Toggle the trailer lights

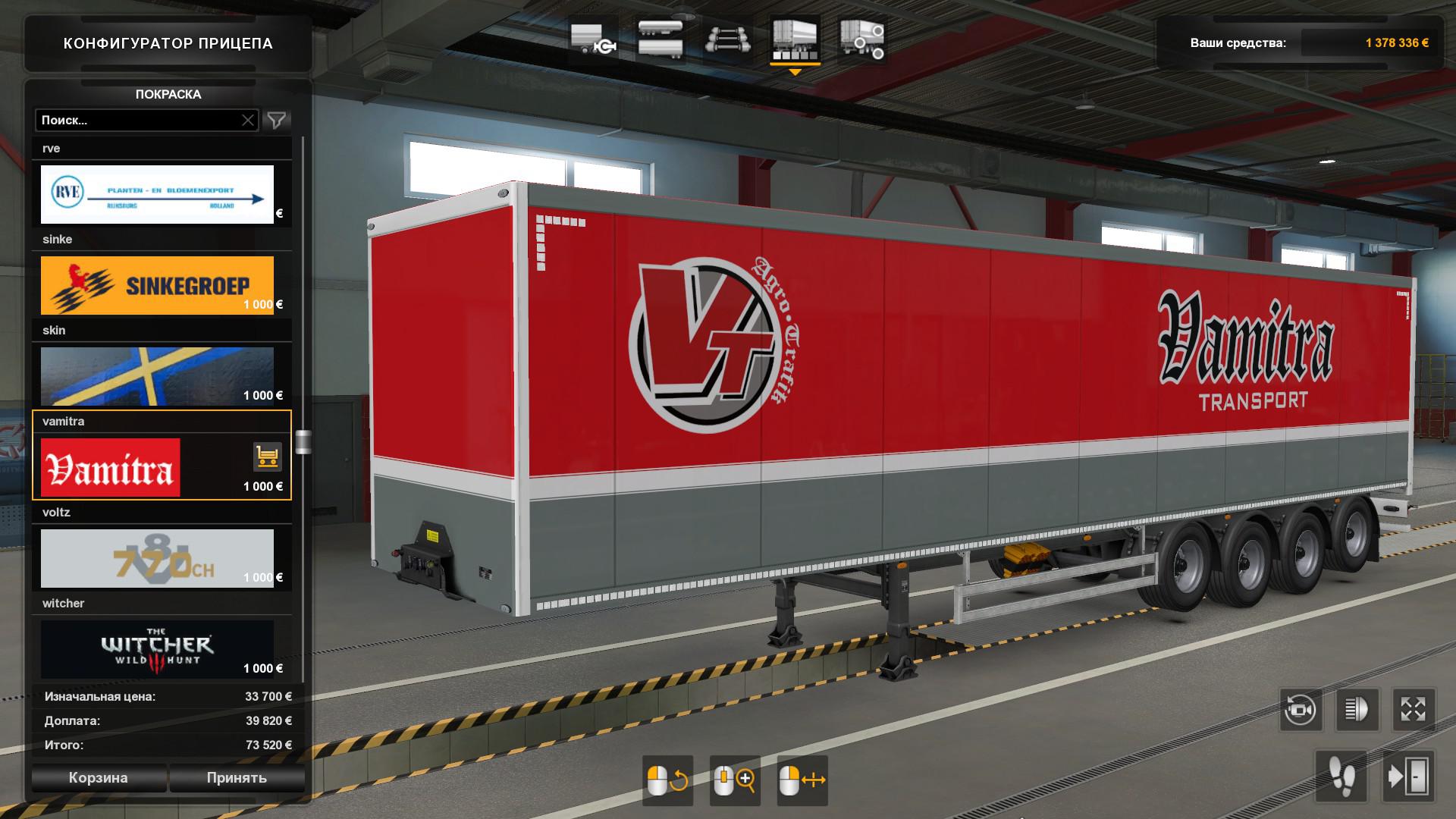click(x=1357, y=710)
